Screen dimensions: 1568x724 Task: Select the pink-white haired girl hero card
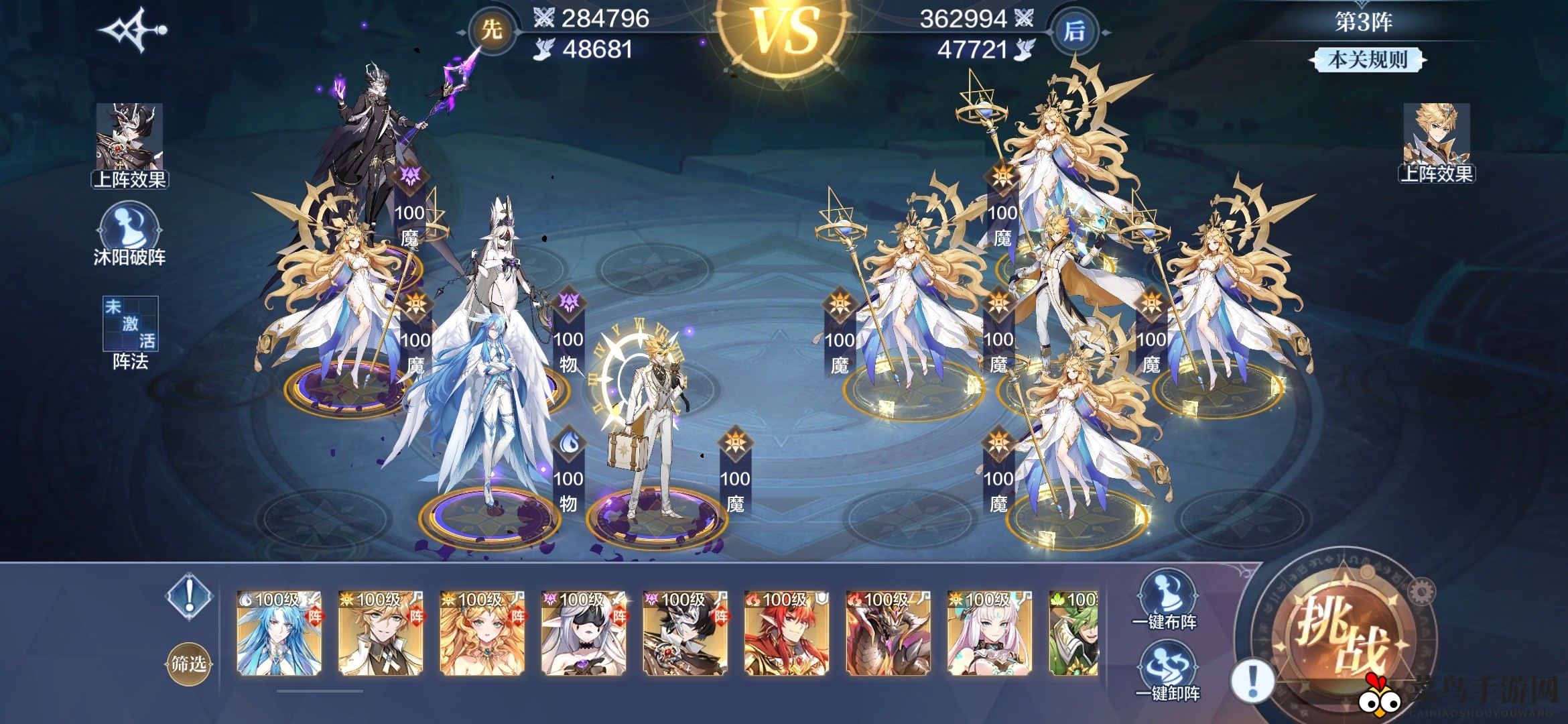point(989,632)
